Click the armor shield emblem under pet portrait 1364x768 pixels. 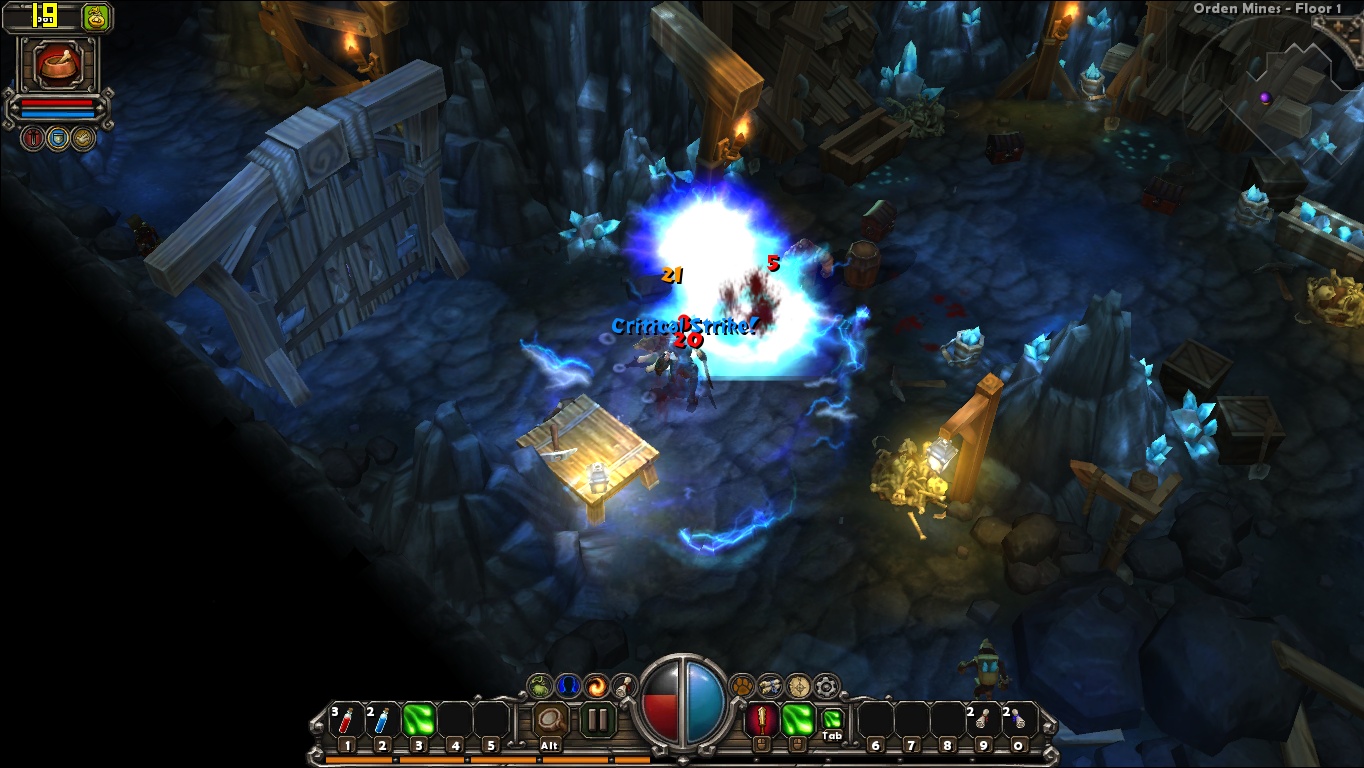59,137
